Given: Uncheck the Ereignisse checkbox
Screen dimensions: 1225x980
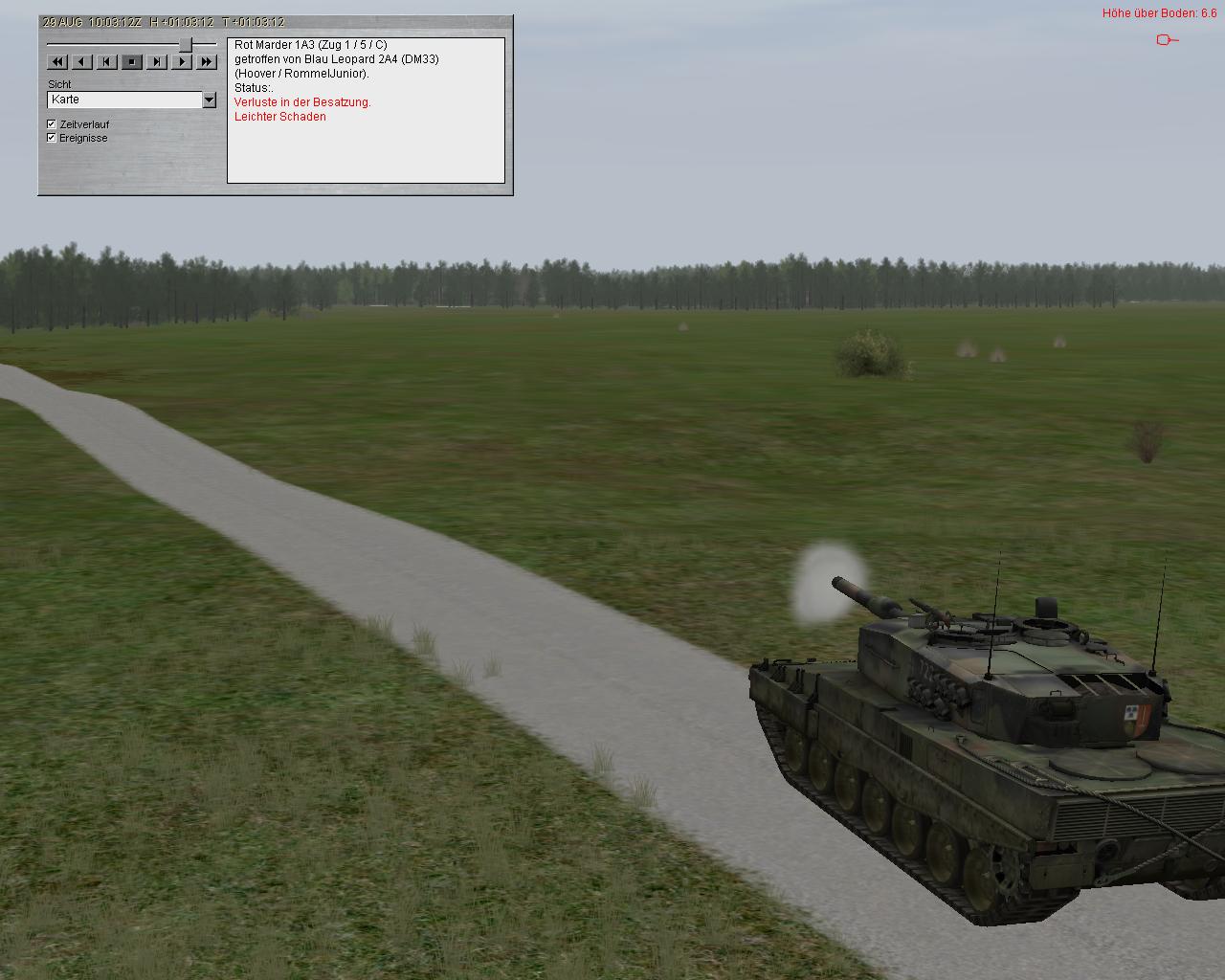Looking at the screenshot, I should [x=52, y=138].
